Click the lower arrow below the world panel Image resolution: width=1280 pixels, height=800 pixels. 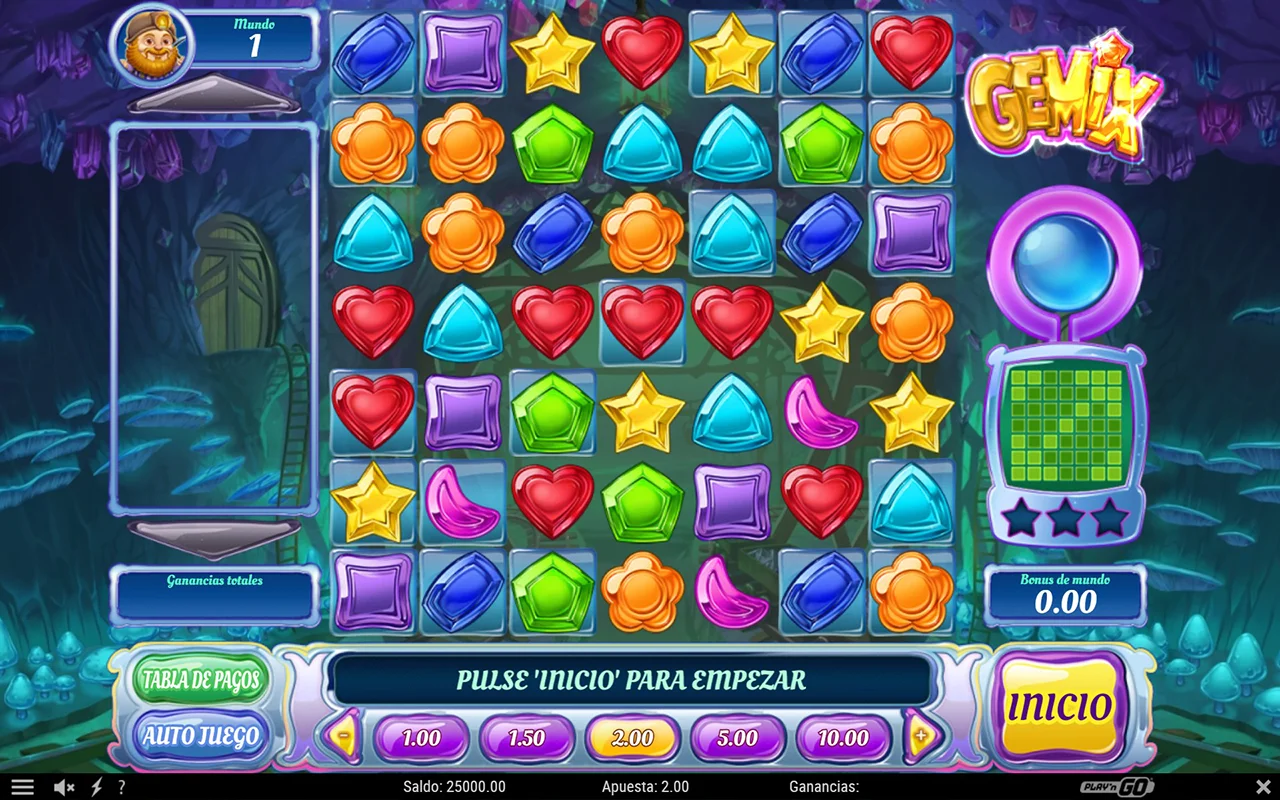(x=213, y=535)
